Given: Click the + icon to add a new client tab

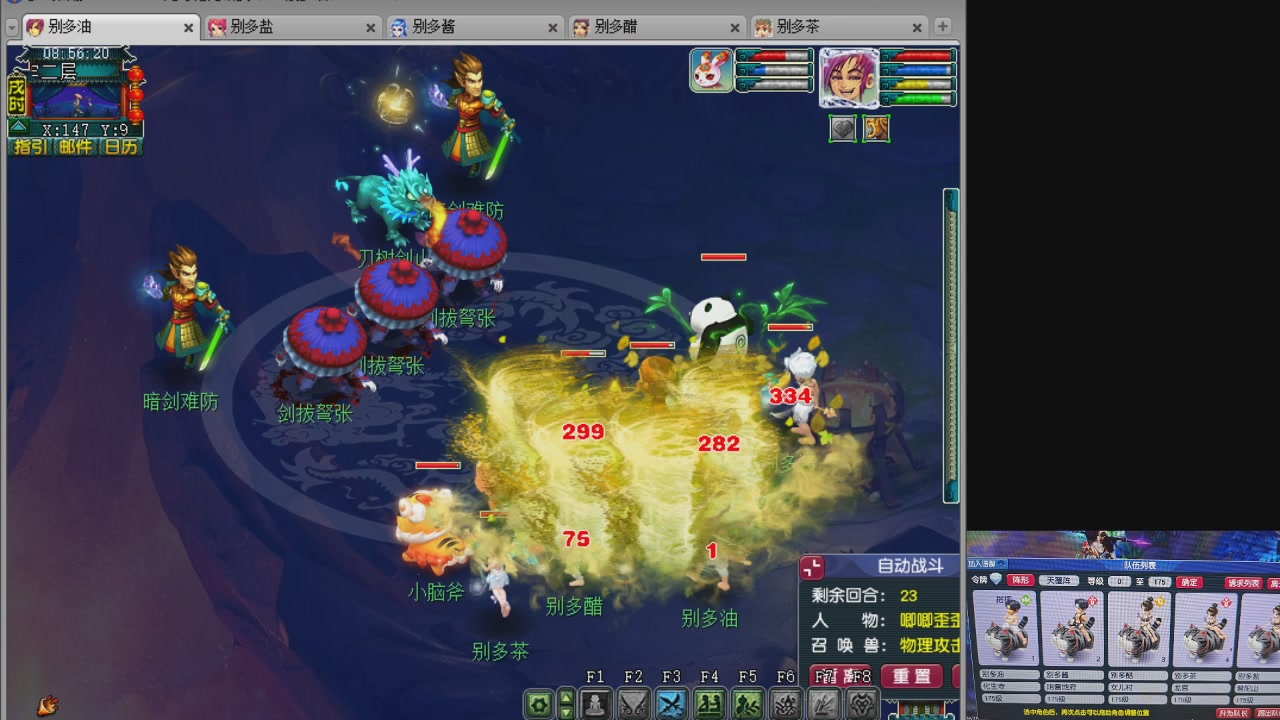Looking at the screenshot, I should (x=941, y=26).
